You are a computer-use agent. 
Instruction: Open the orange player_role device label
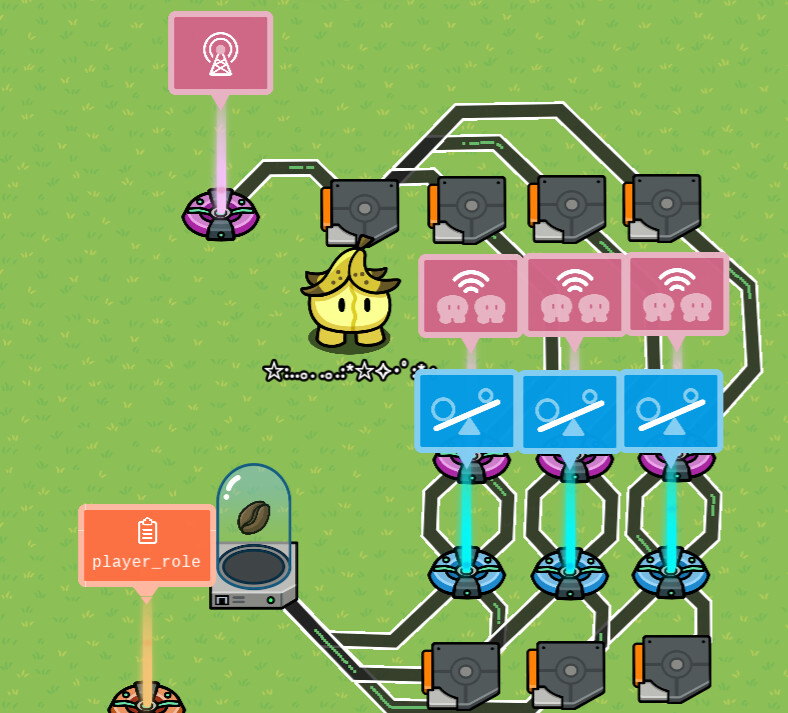[x=146, y=545]
